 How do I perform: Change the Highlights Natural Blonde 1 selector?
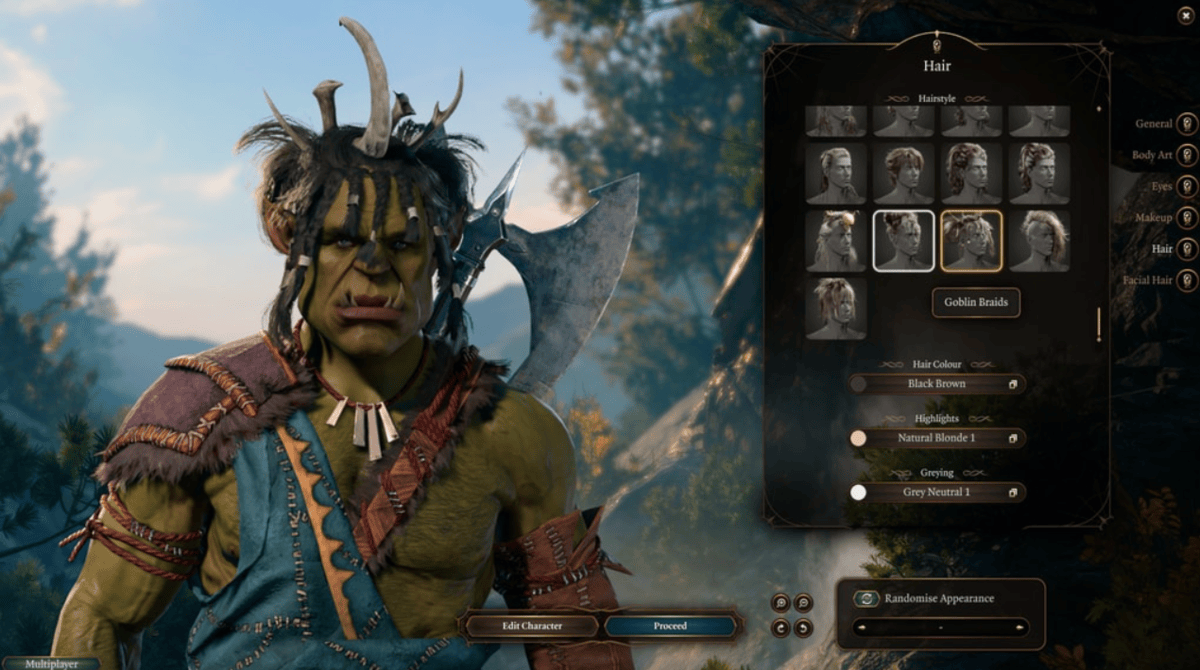click(937, 438)
